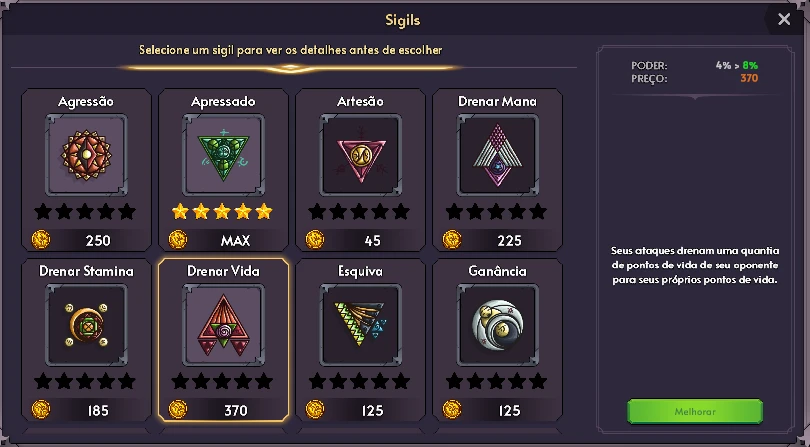810x447 pixels.
Task: Open the Drenar Stamina sigil details
Action: point(86,338)
